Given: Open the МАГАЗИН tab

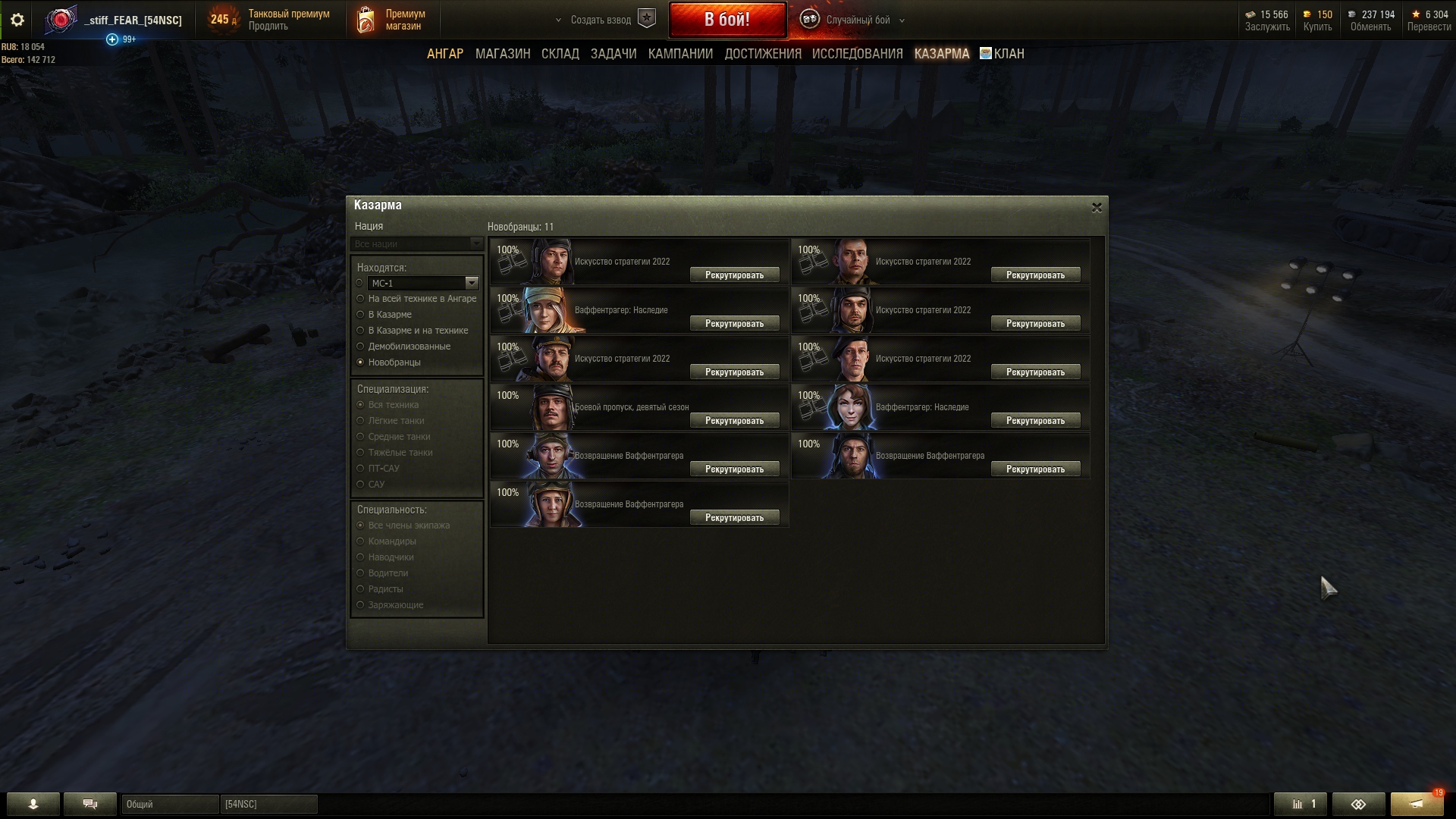Looking at the screenshot, I should (502, 54).
